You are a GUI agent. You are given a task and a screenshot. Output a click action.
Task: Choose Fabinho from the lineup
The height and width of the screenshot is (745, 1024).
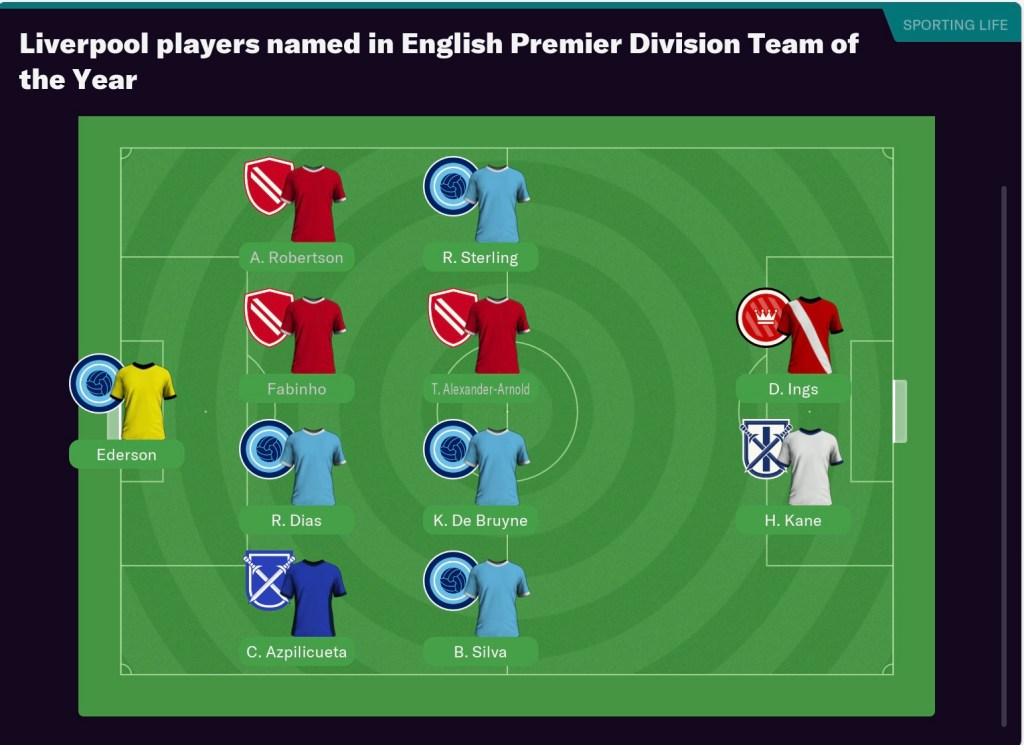[296, 388]
